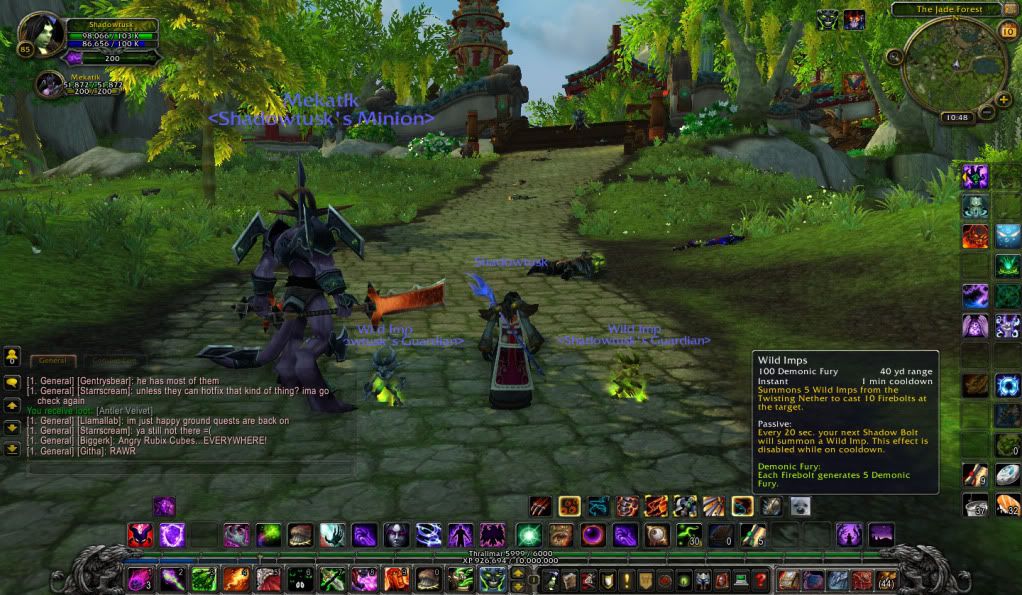Screen dimensions: 1022x595
Task: Click the yellow exclamation quest log button
Action: [x=627, y=579]
